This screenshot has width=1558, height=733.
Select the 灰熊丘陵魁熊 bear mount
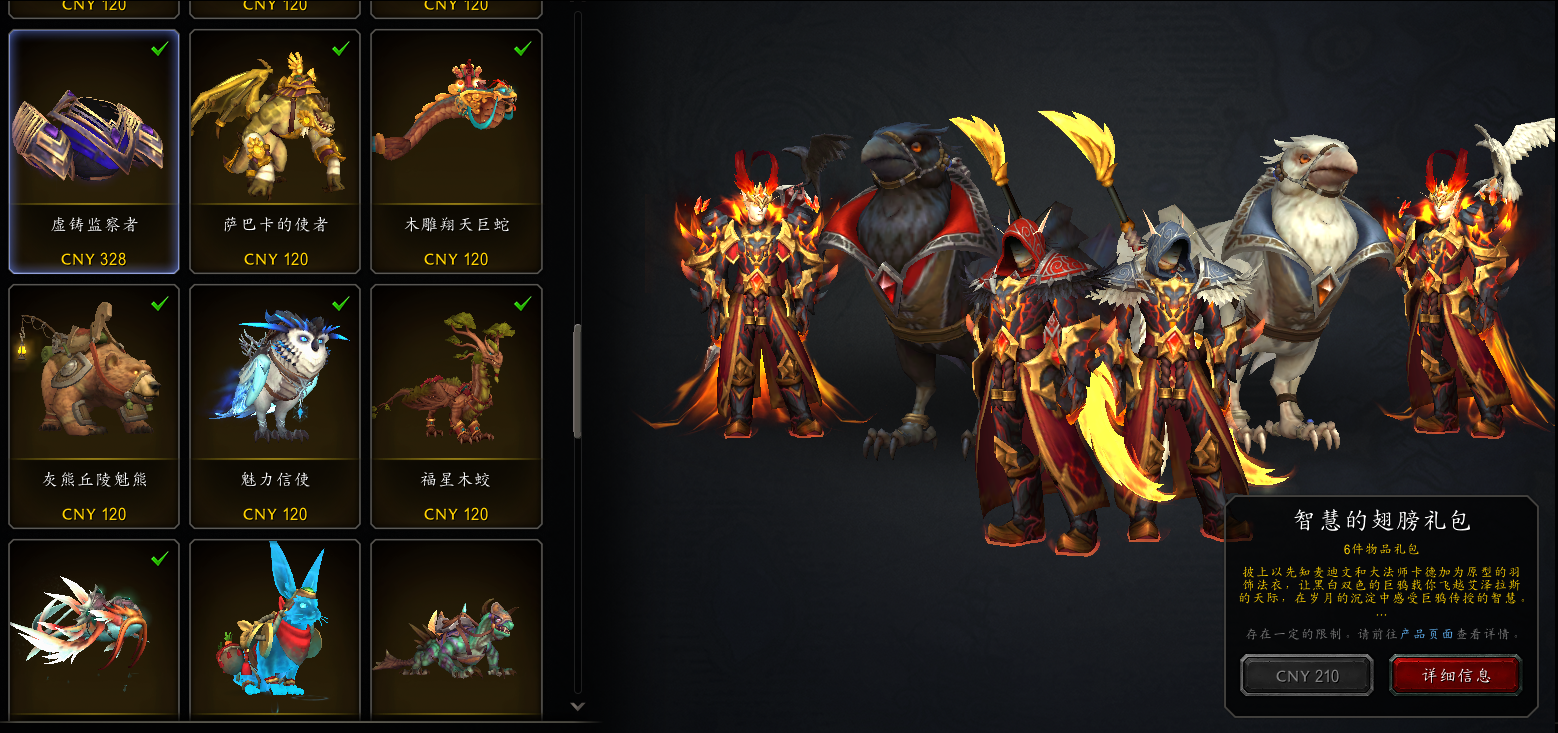[94, 406]
